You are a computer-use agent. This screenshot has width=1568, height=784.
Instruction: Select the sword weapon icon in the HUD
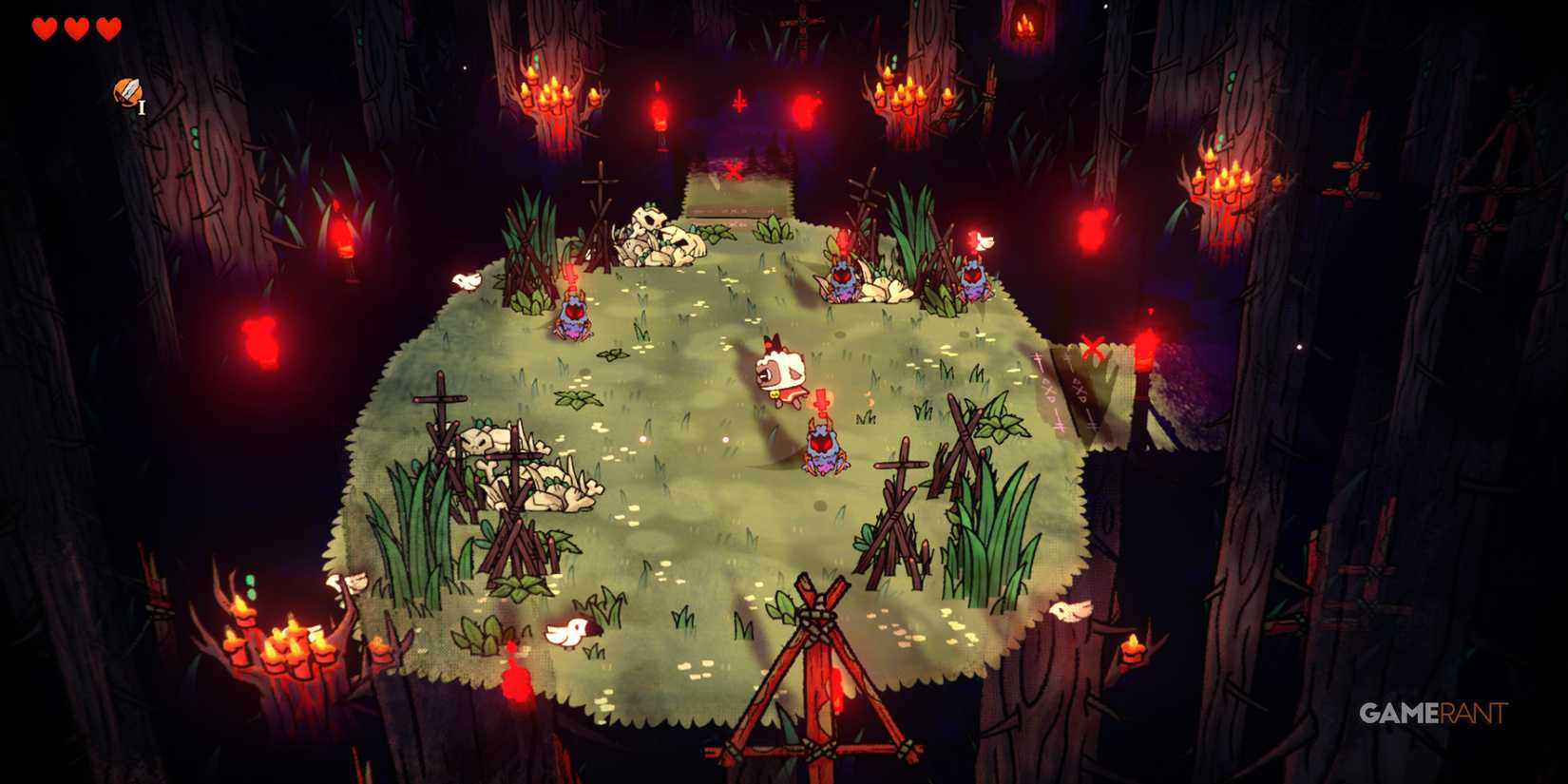pos(126,95)
